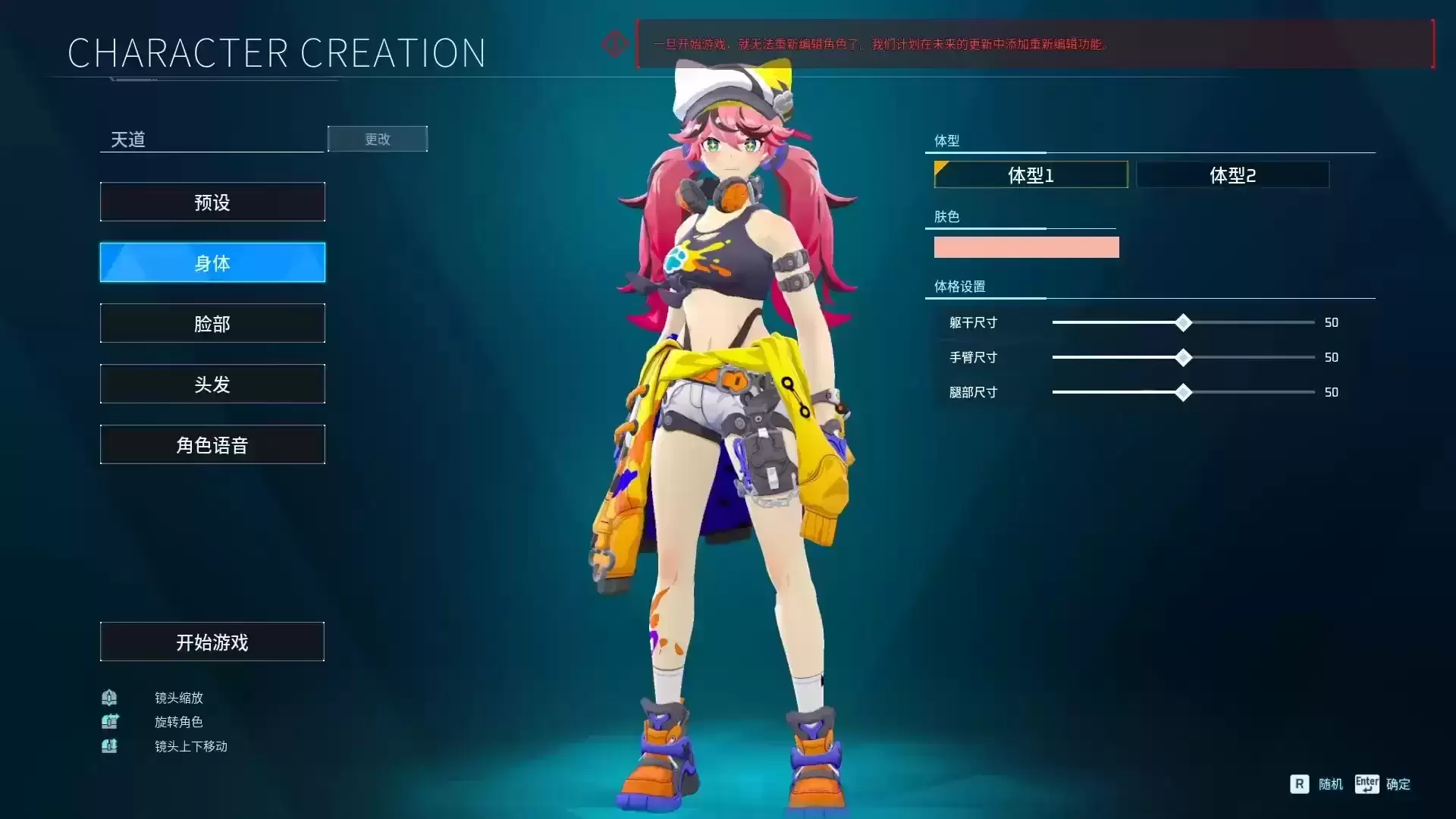Click the 躯干尺寸 torso size slider handle
Viewport: 1456px width, 819px height.
pos(1183,322)
